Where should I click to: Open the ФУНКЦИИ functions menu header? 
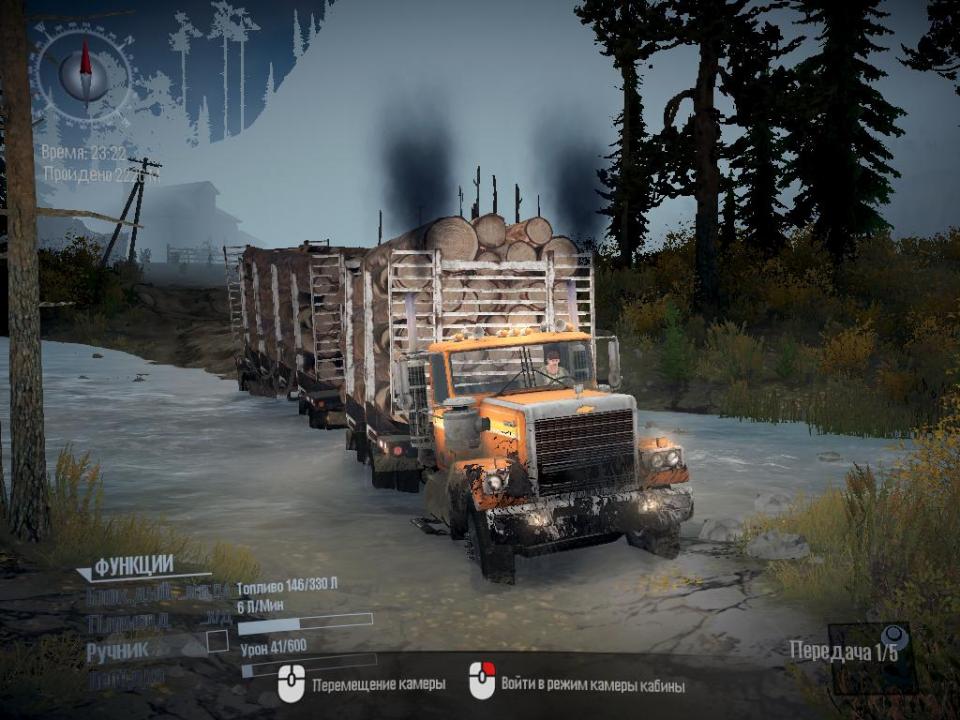point(133,566)
